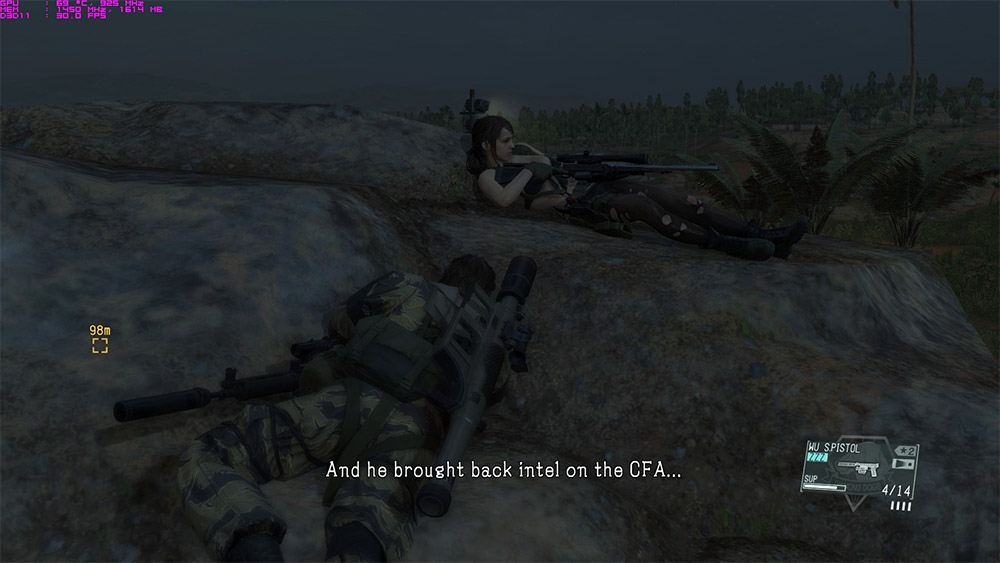Click the star grade 2 badge
This screenshot has width=1000, height=563.
908,451
